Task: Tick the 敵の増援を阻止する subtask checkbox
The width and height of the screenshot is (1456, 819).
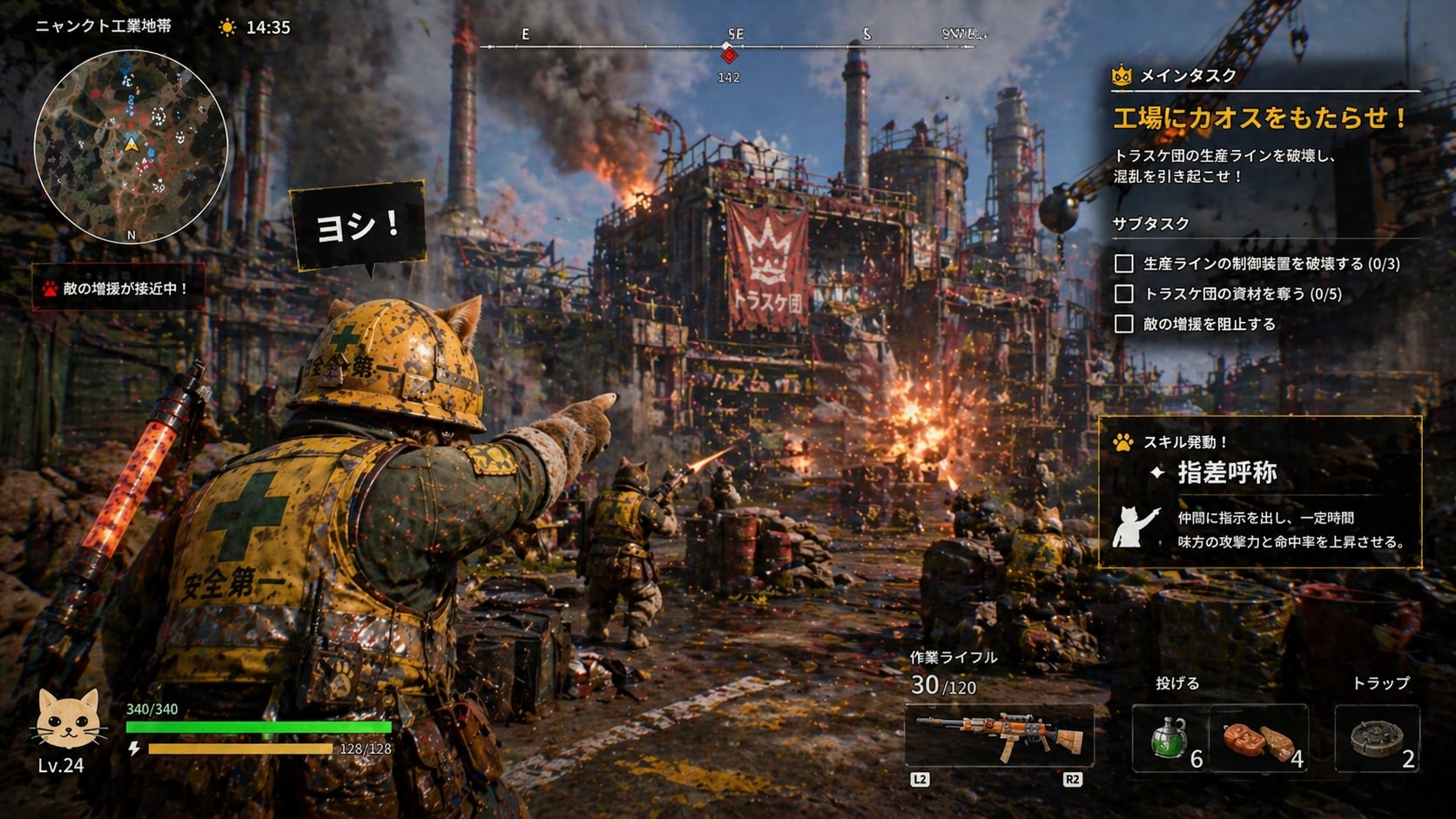Action: (1124, 325)
